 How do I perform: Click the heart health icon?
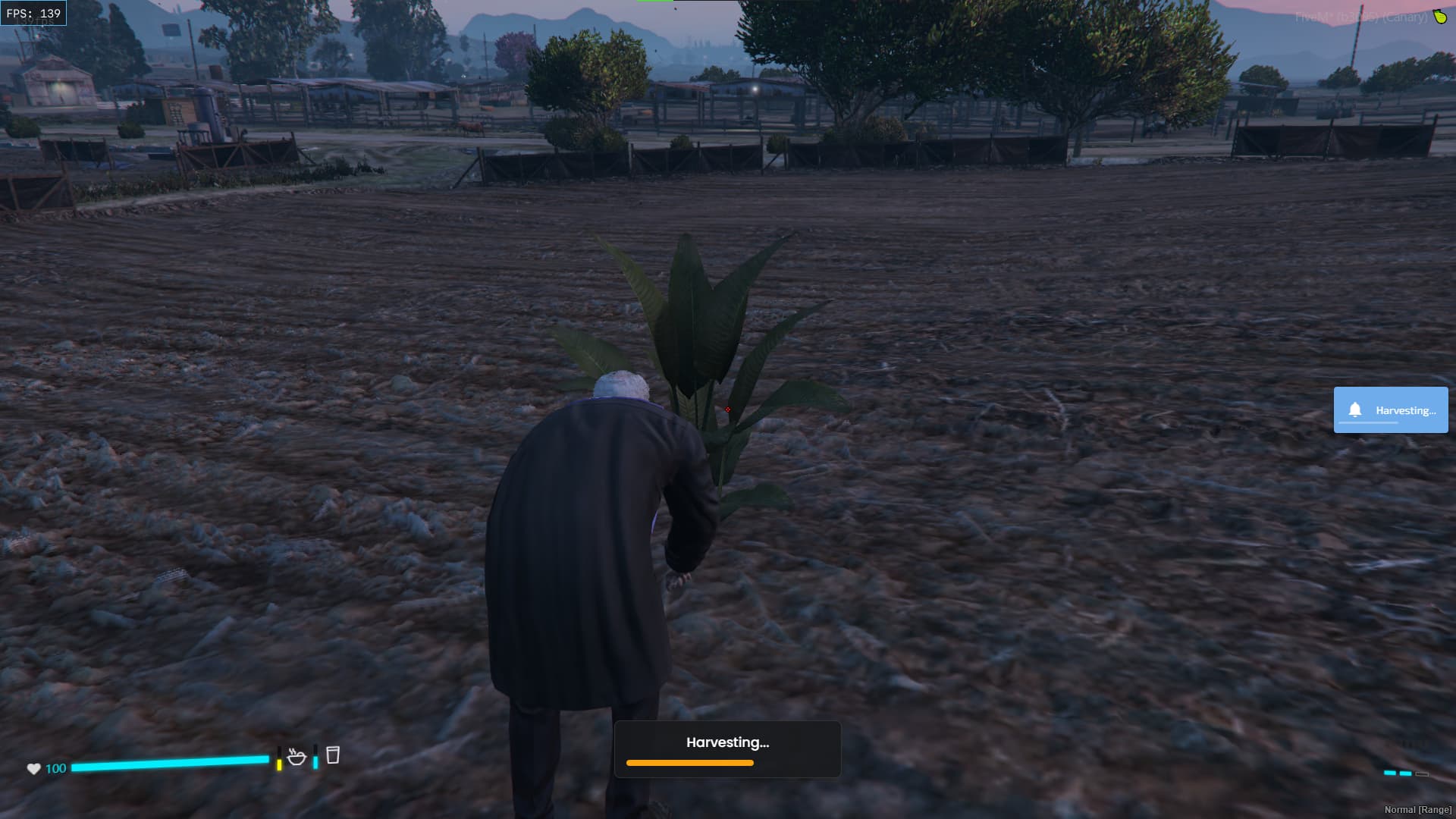[33, 768]
